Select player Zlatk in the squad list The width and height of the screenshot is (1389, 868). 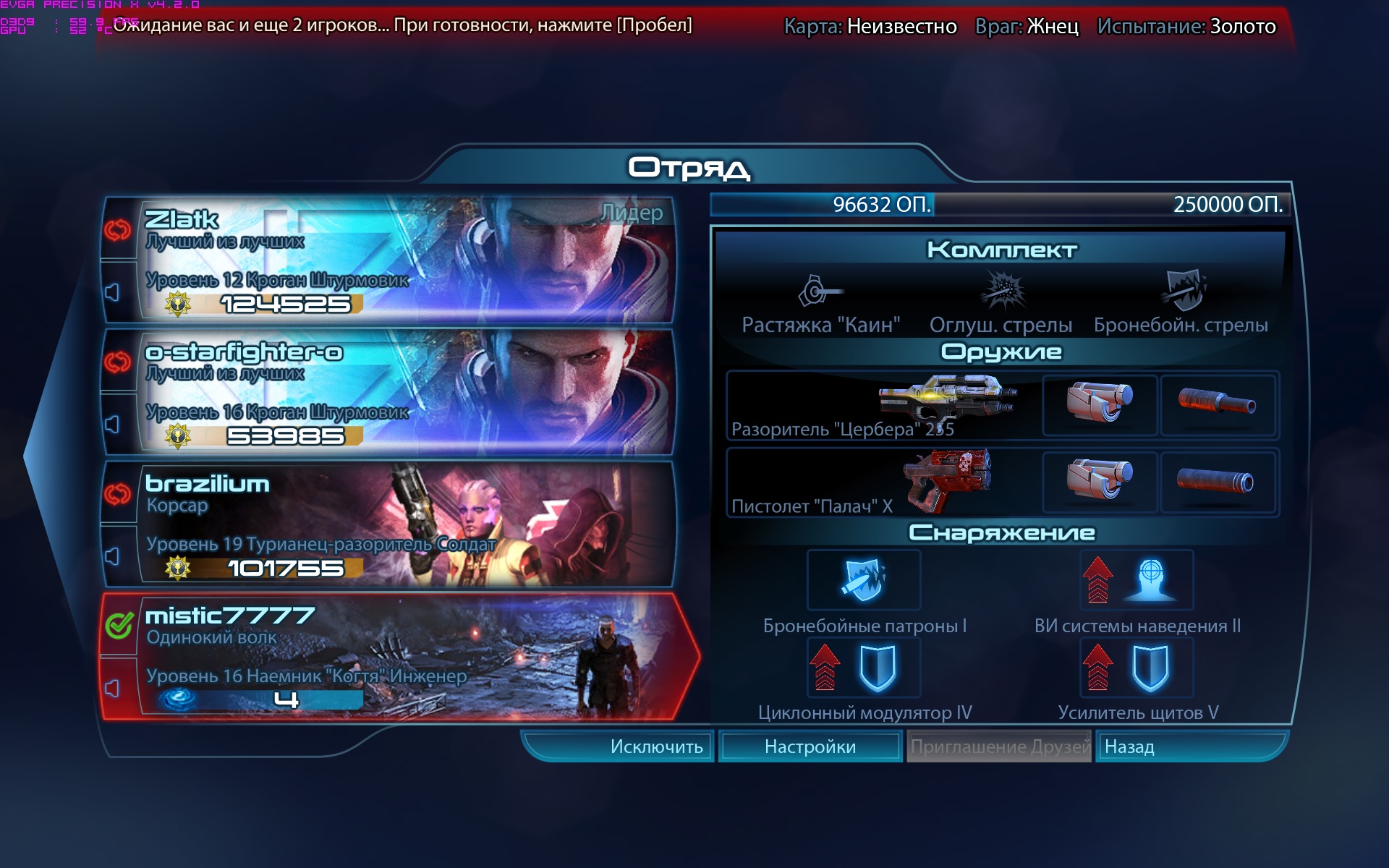[405, 260]
